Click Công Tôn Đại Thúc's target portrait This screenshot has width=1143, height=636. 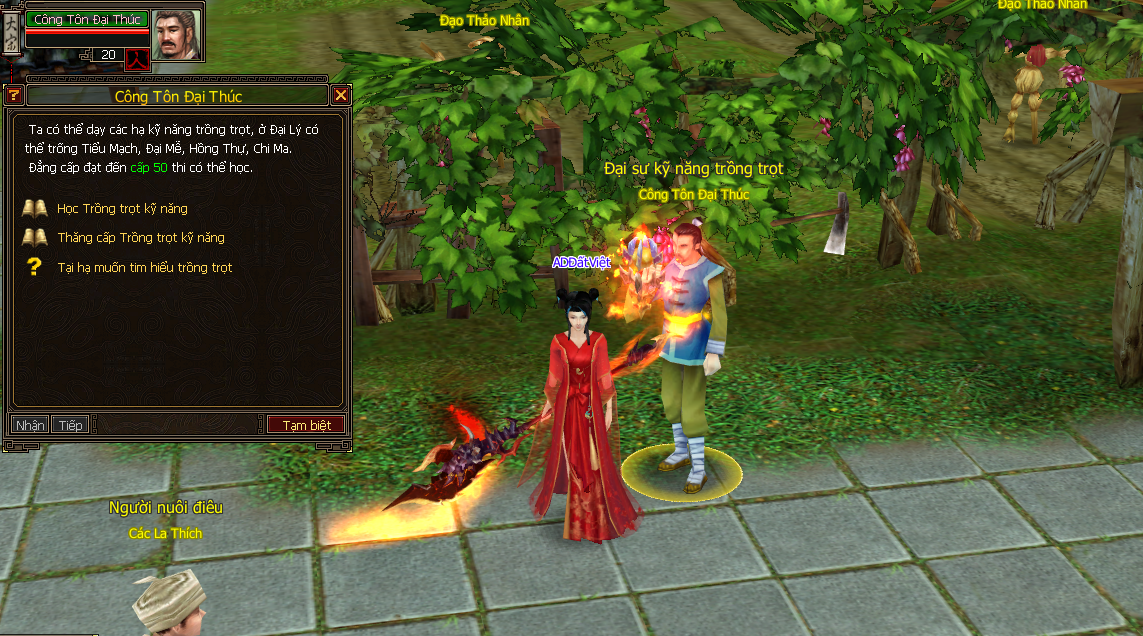point(177,34)
